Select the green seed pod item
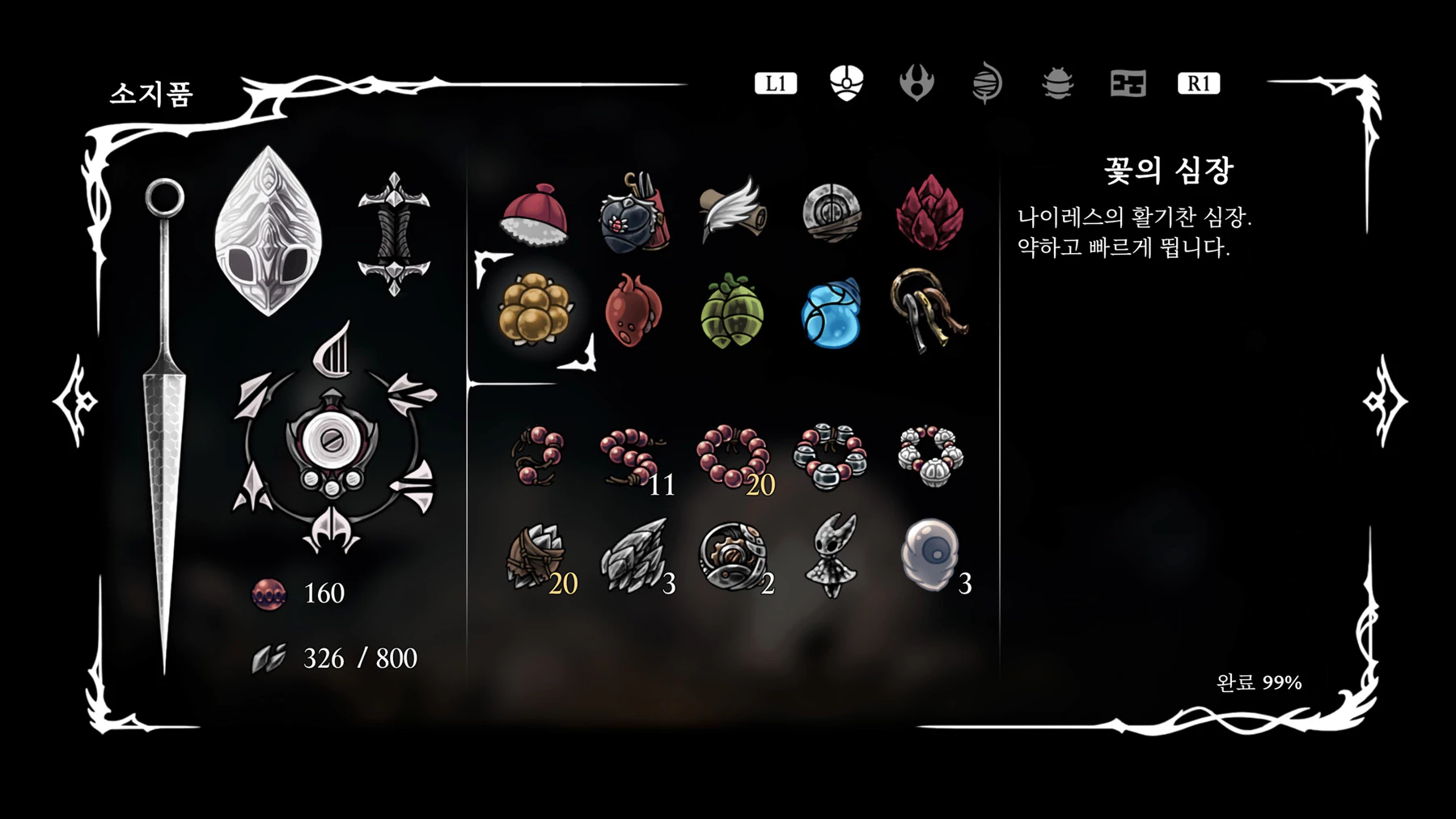 coord(732,311)
